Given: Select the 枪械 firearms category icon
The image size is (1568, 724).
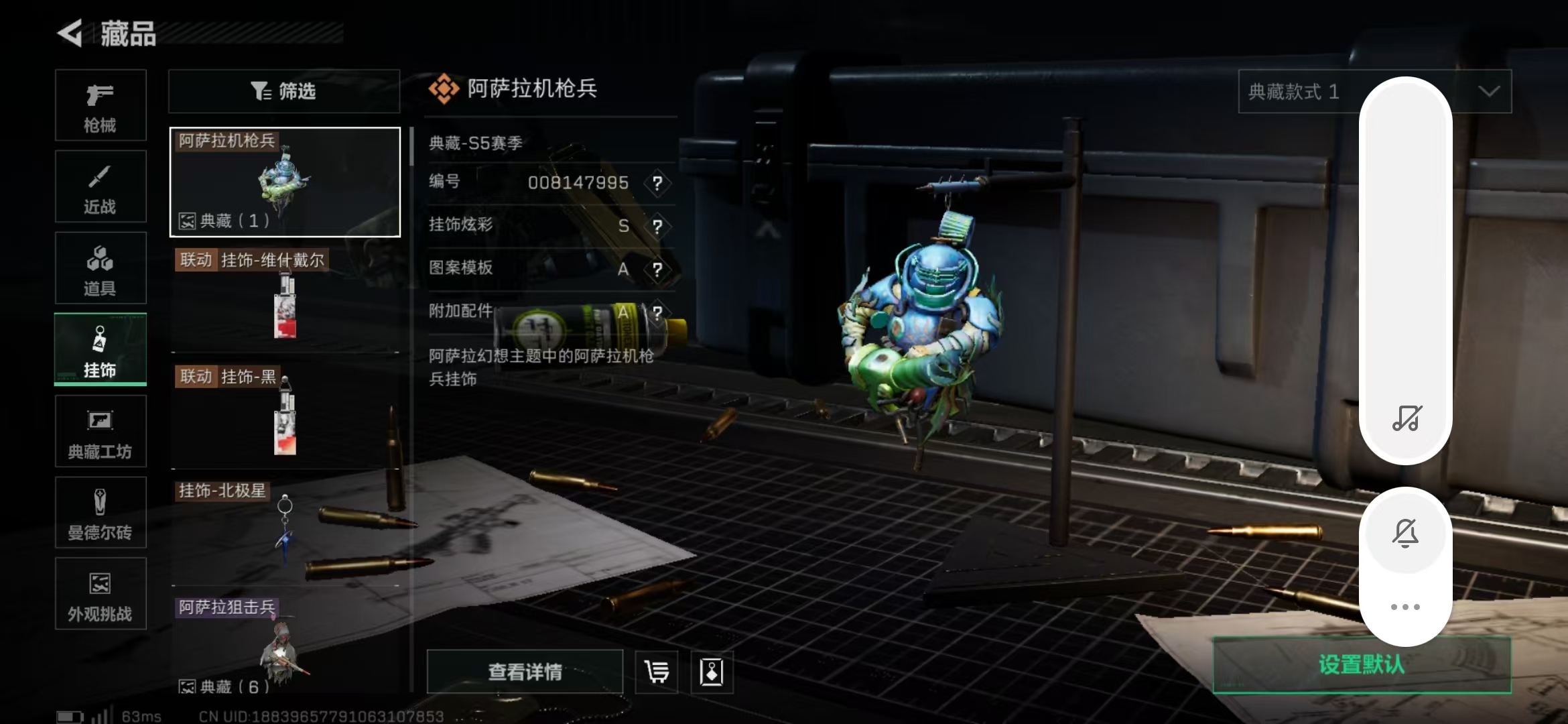Looking at the screenshot, I should [101, 106].
